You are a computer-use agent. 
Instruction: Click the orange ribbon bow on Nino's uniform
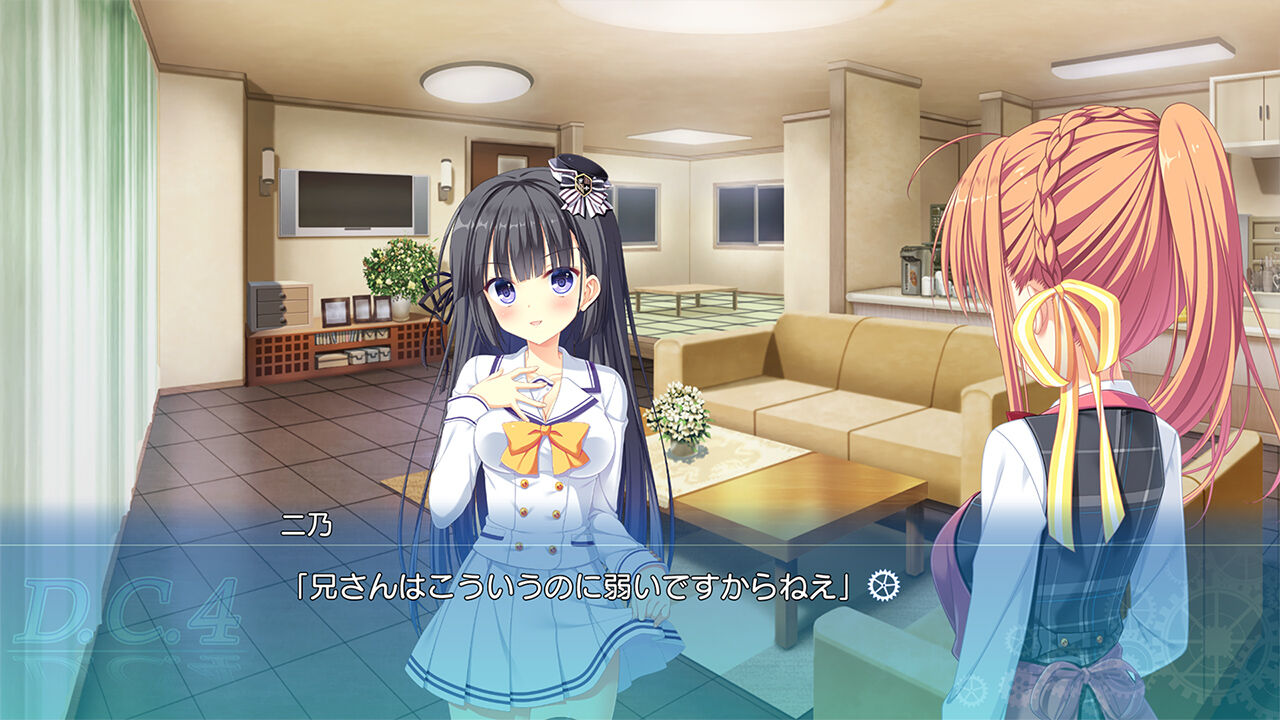pos(545,444)
